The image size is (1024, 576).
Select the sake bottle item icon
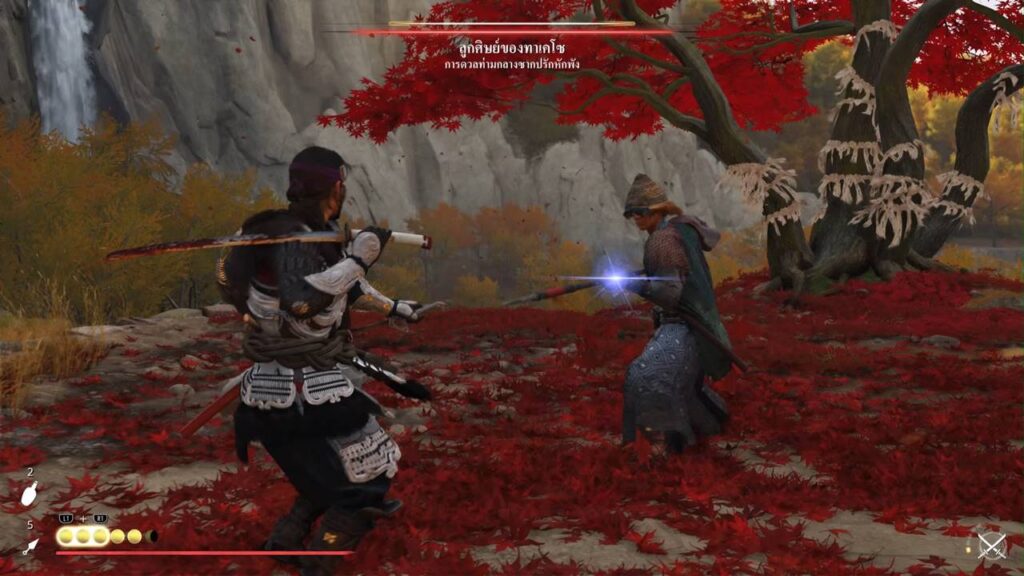[x=30, y=492]
